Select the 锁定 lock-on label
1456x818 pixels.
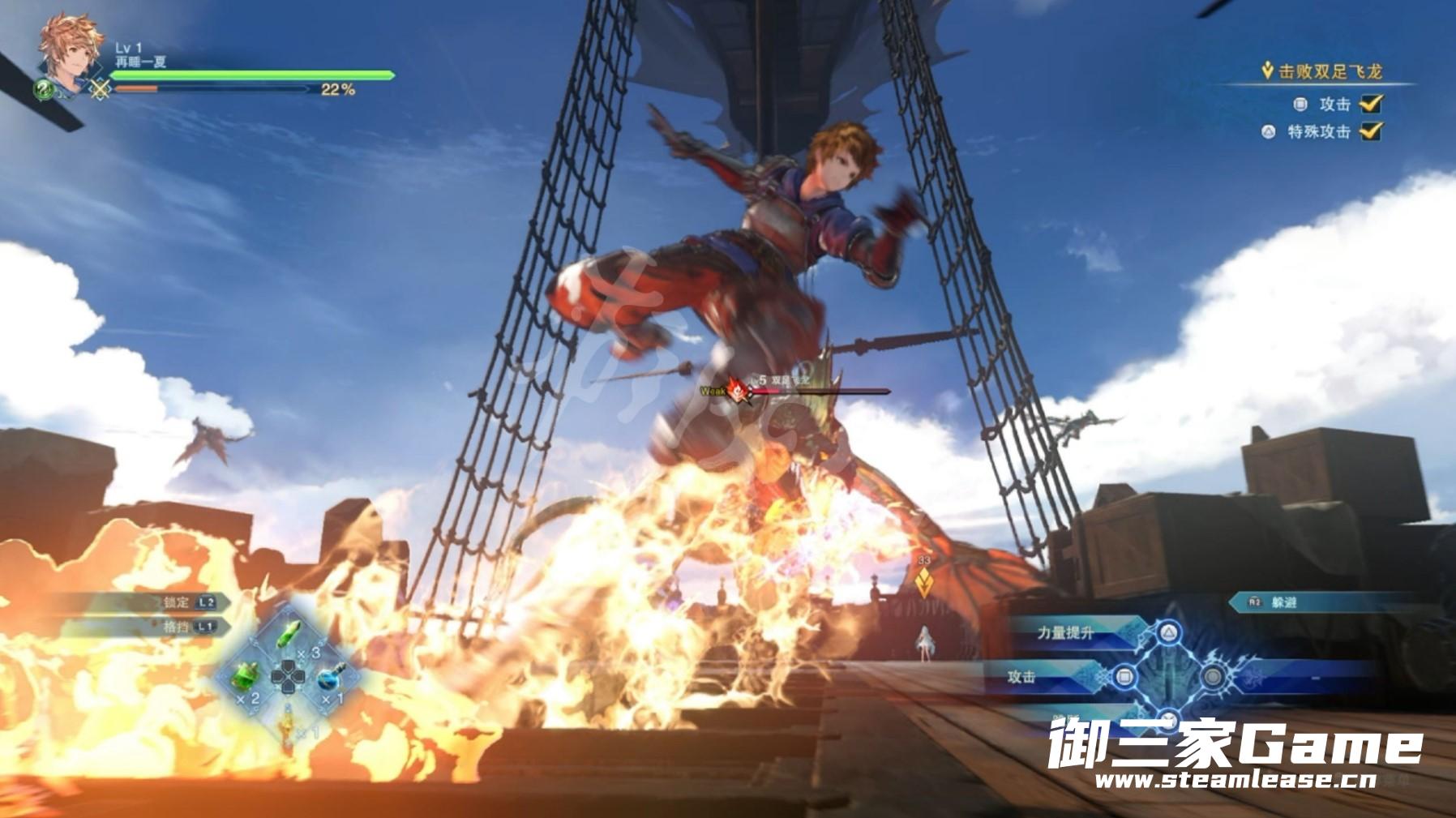click(x=176, y=602)
